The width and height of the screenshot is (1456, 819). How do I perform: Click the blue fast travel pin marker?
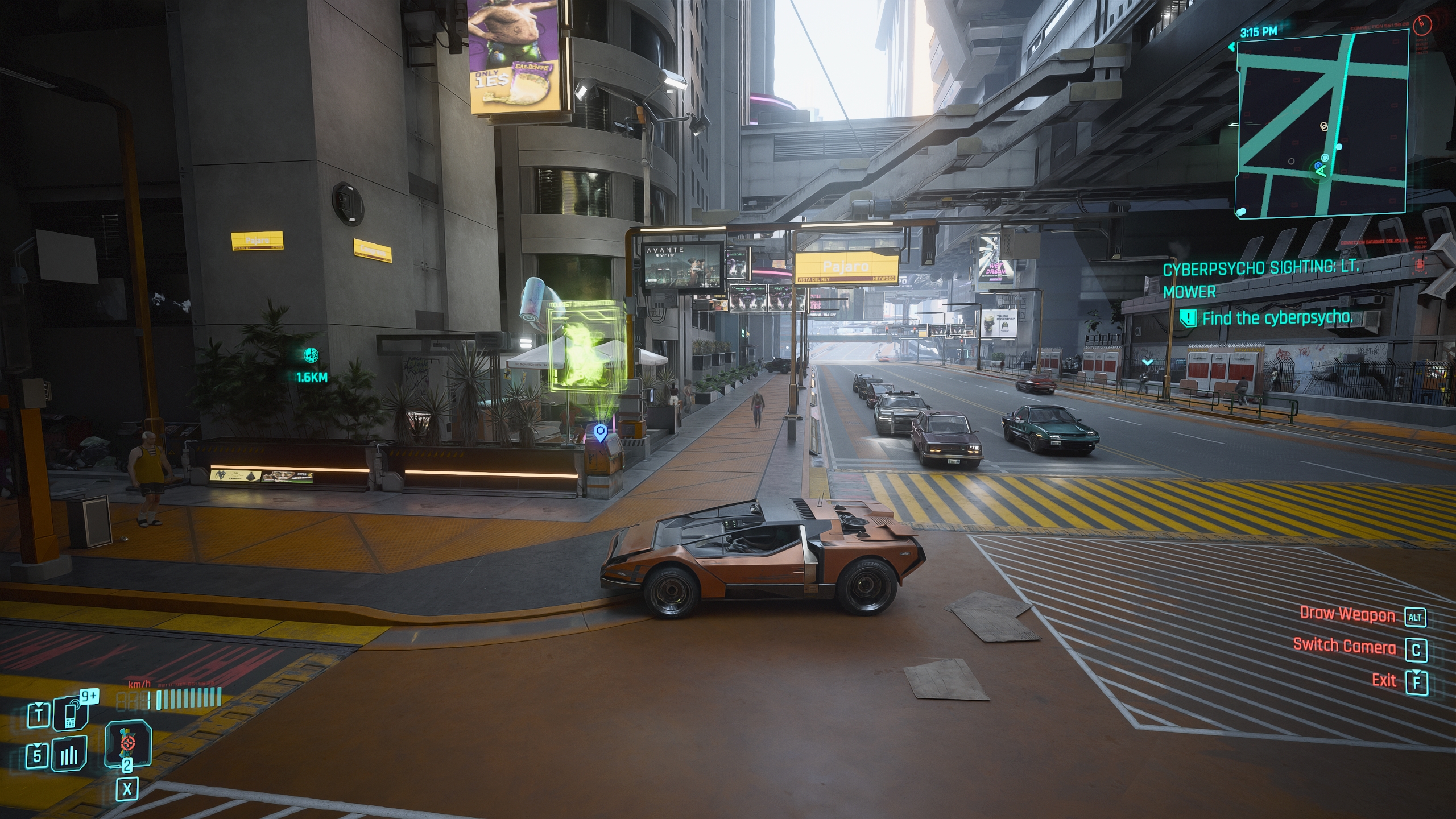[599, 432]
